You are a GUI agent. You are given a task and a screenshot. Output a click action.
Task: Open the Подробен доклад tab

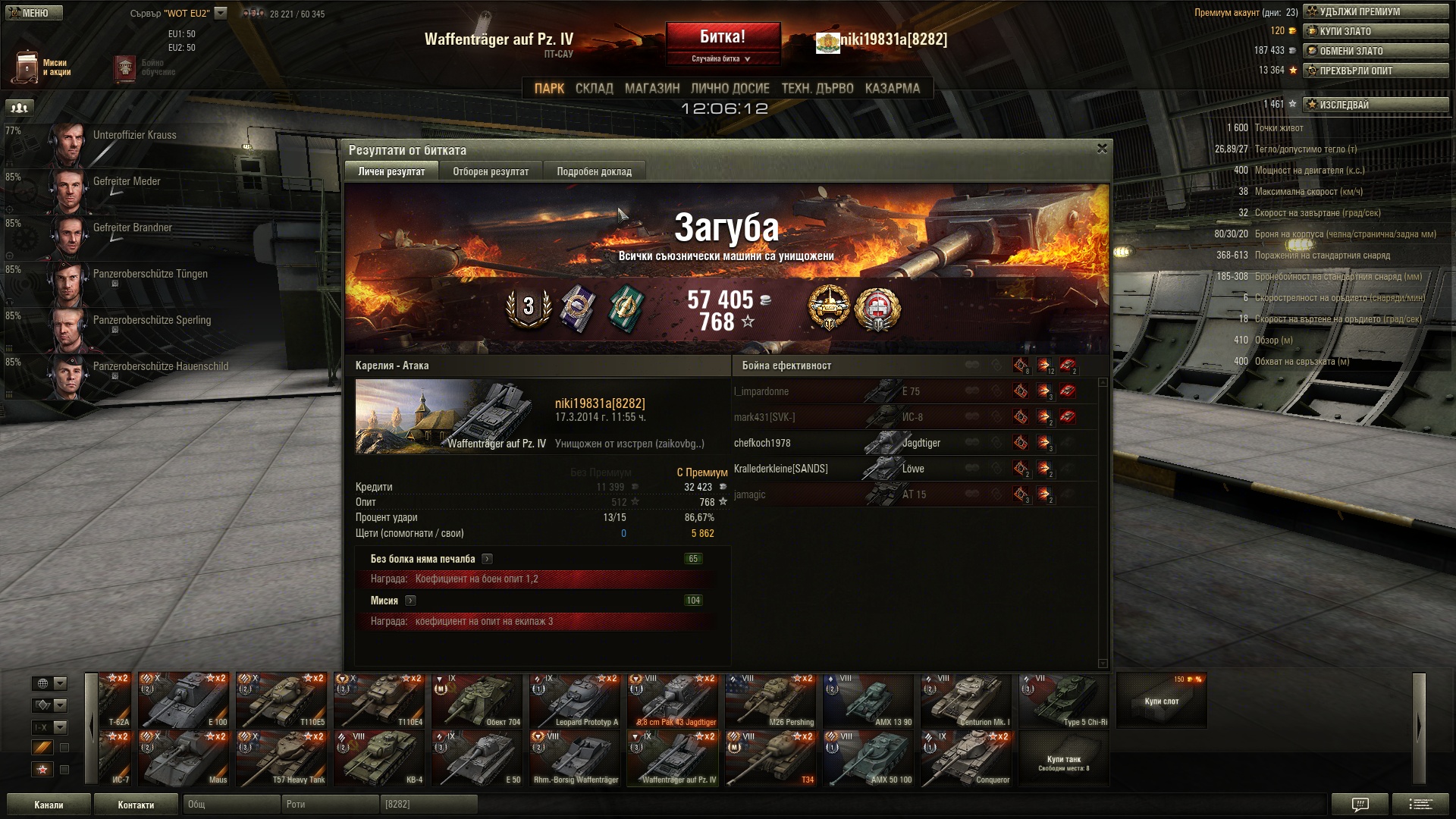click(594, 171)
